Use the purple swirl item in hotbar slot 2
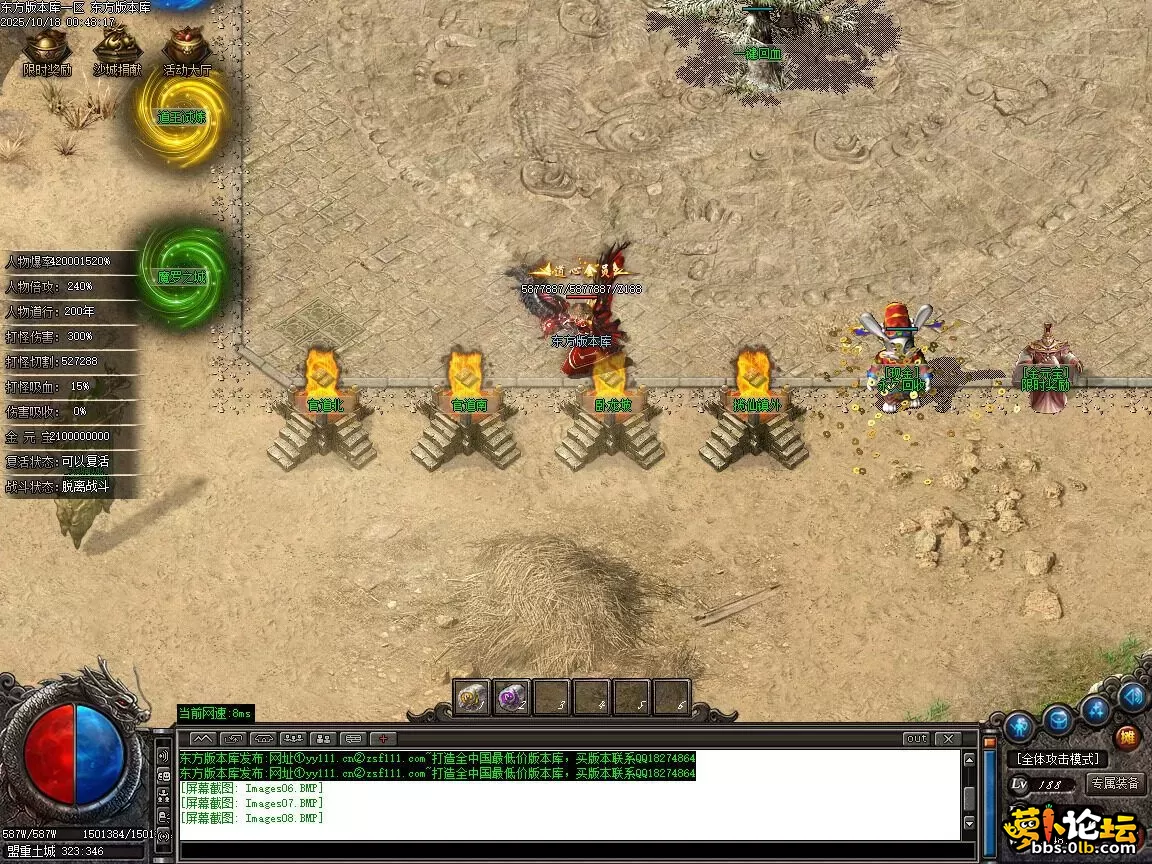 pos(512,697)
